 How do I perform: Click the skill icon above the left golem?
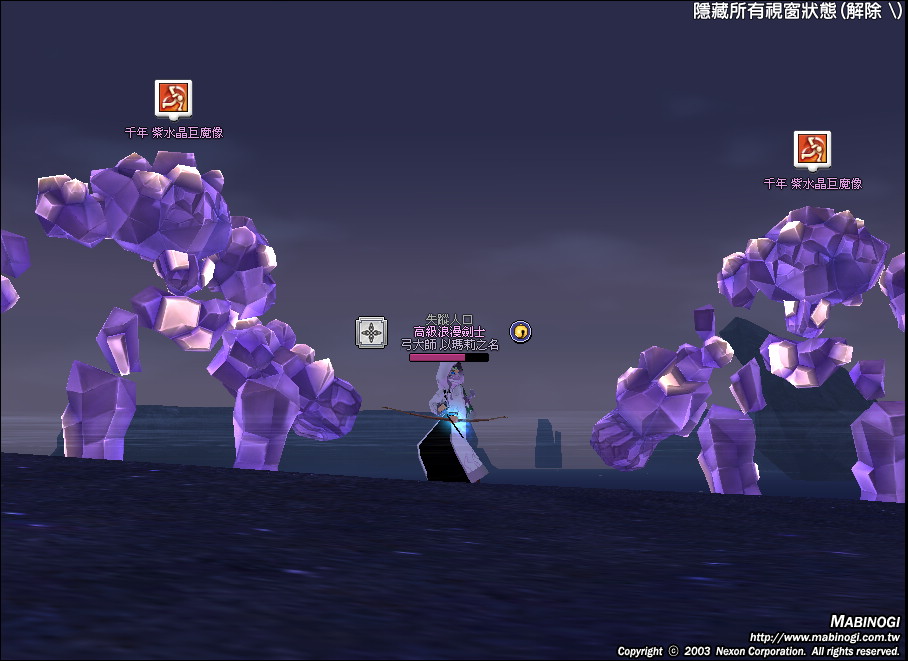click(x=173, y=98)
